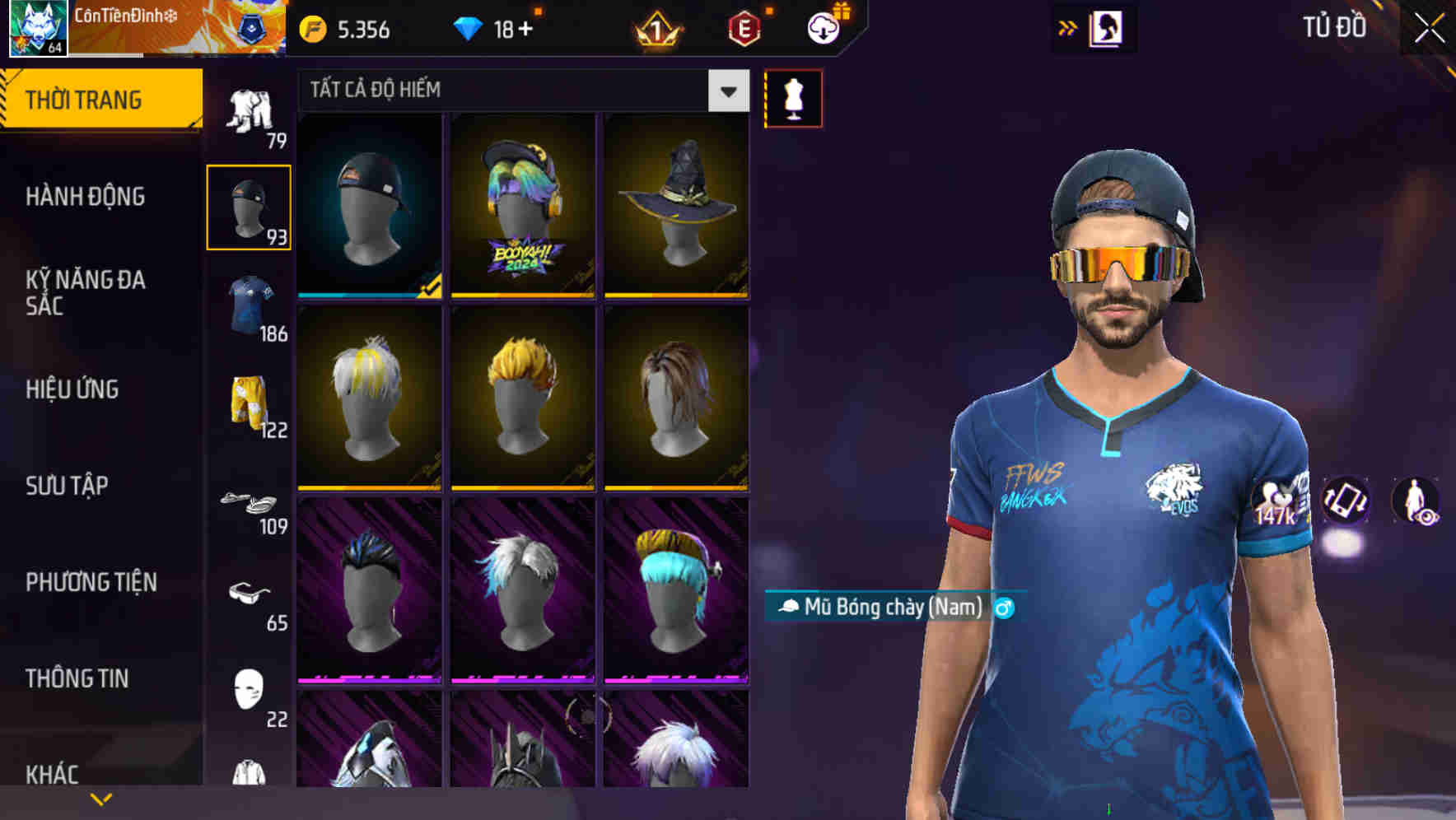1456x820 pixels.
Task: Open PHƯƠNG TIỆN from the sidebar
Action: [91, 581]
